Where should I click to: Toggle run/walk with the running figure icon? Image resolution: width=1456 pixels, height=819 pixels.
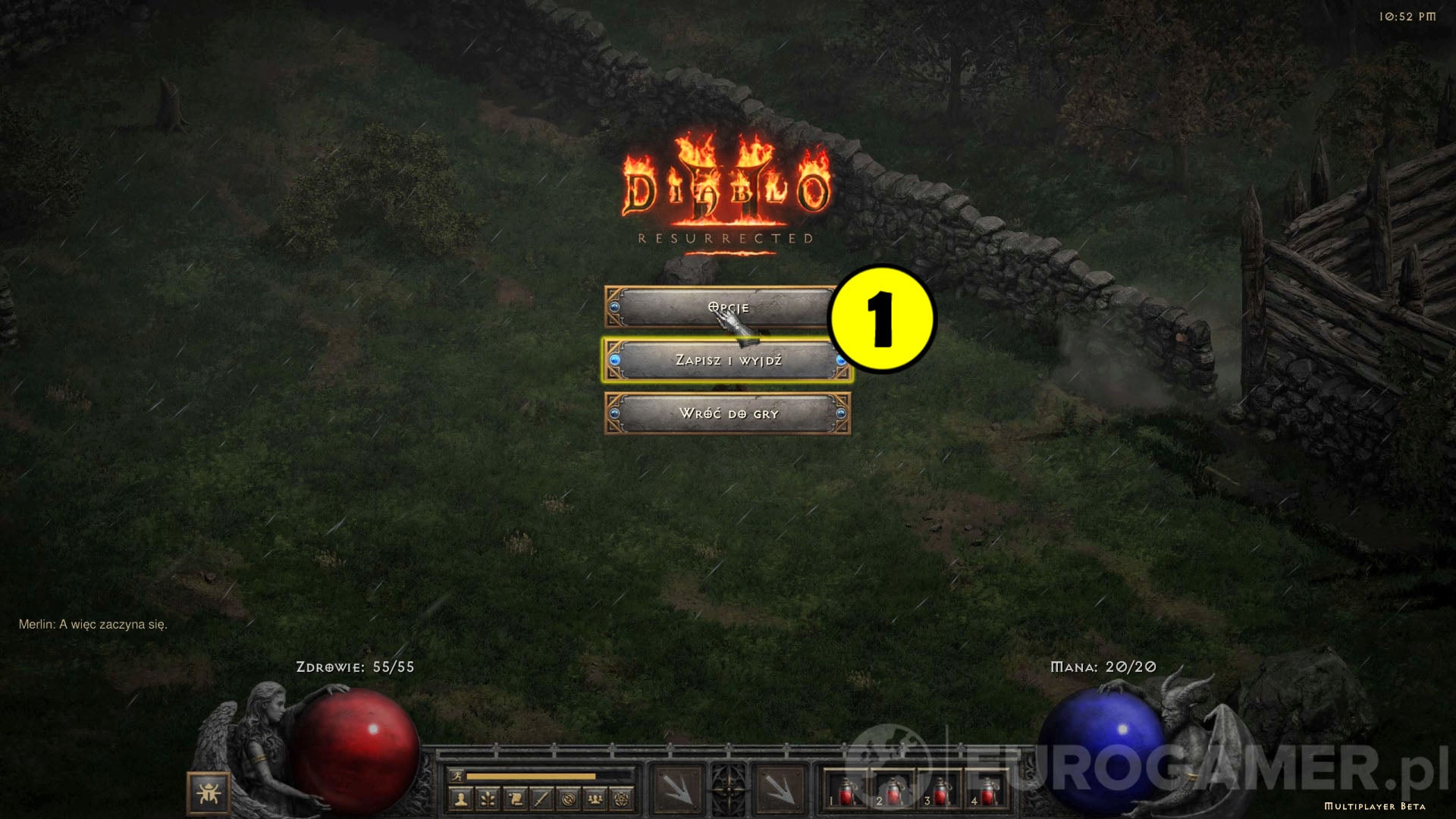coord(458,774)
